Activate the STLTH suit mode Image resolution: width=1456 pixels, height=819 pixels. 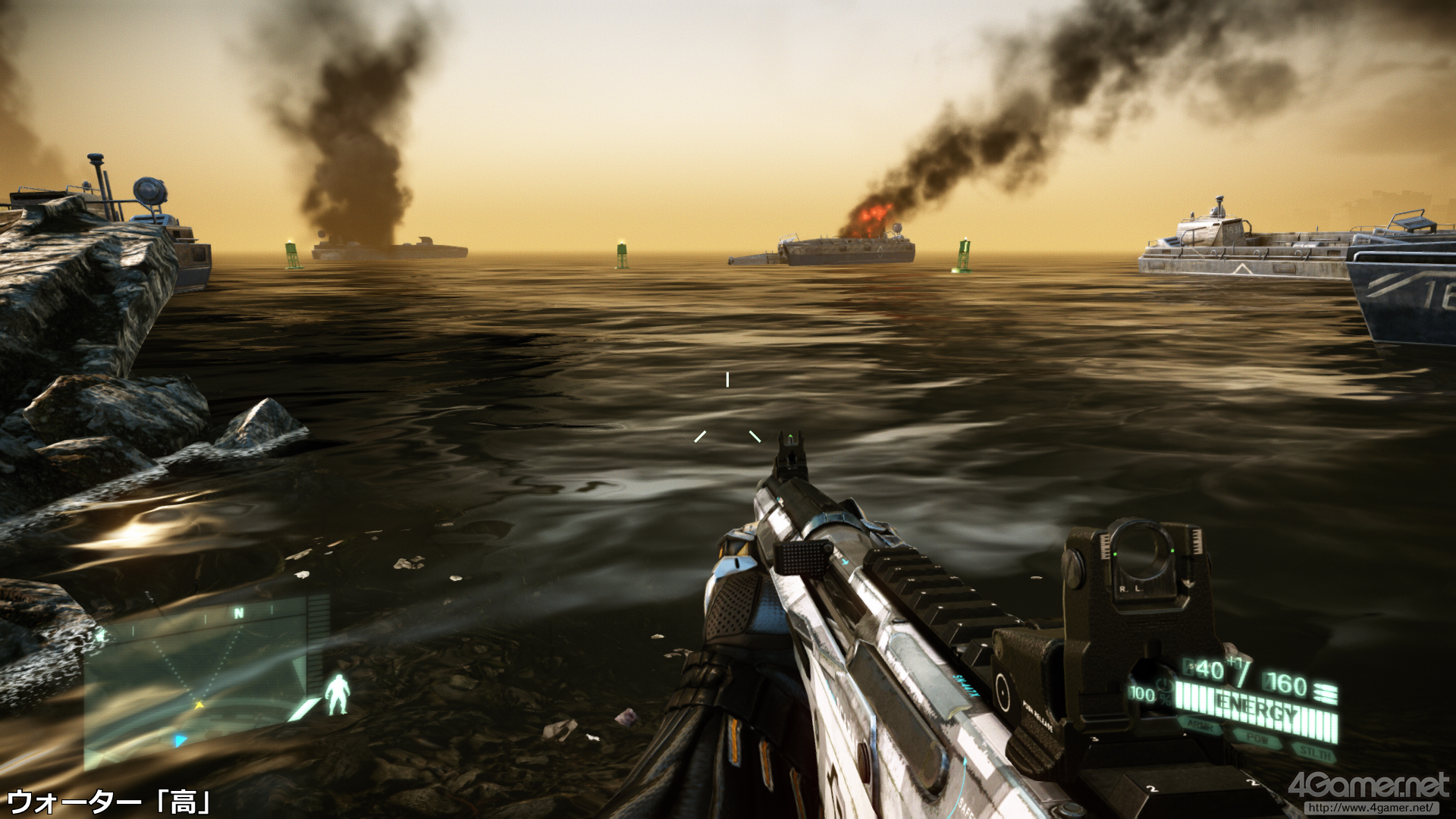(1314, 752)
